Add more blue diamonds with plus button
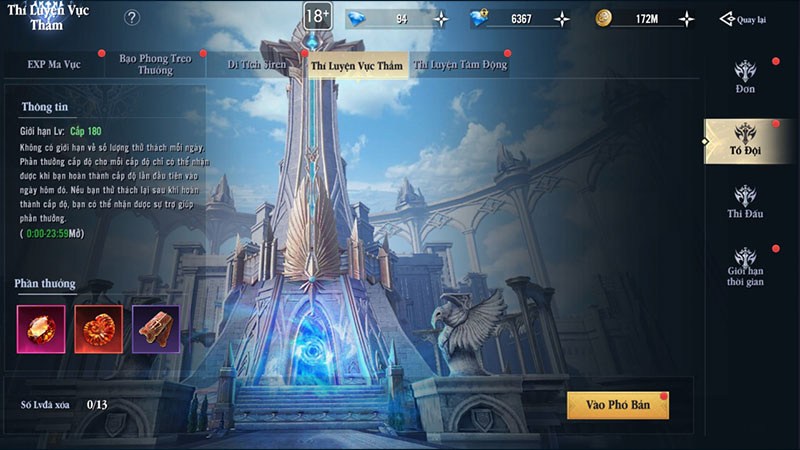Viewport: 800px width, 450px height. 441,19
